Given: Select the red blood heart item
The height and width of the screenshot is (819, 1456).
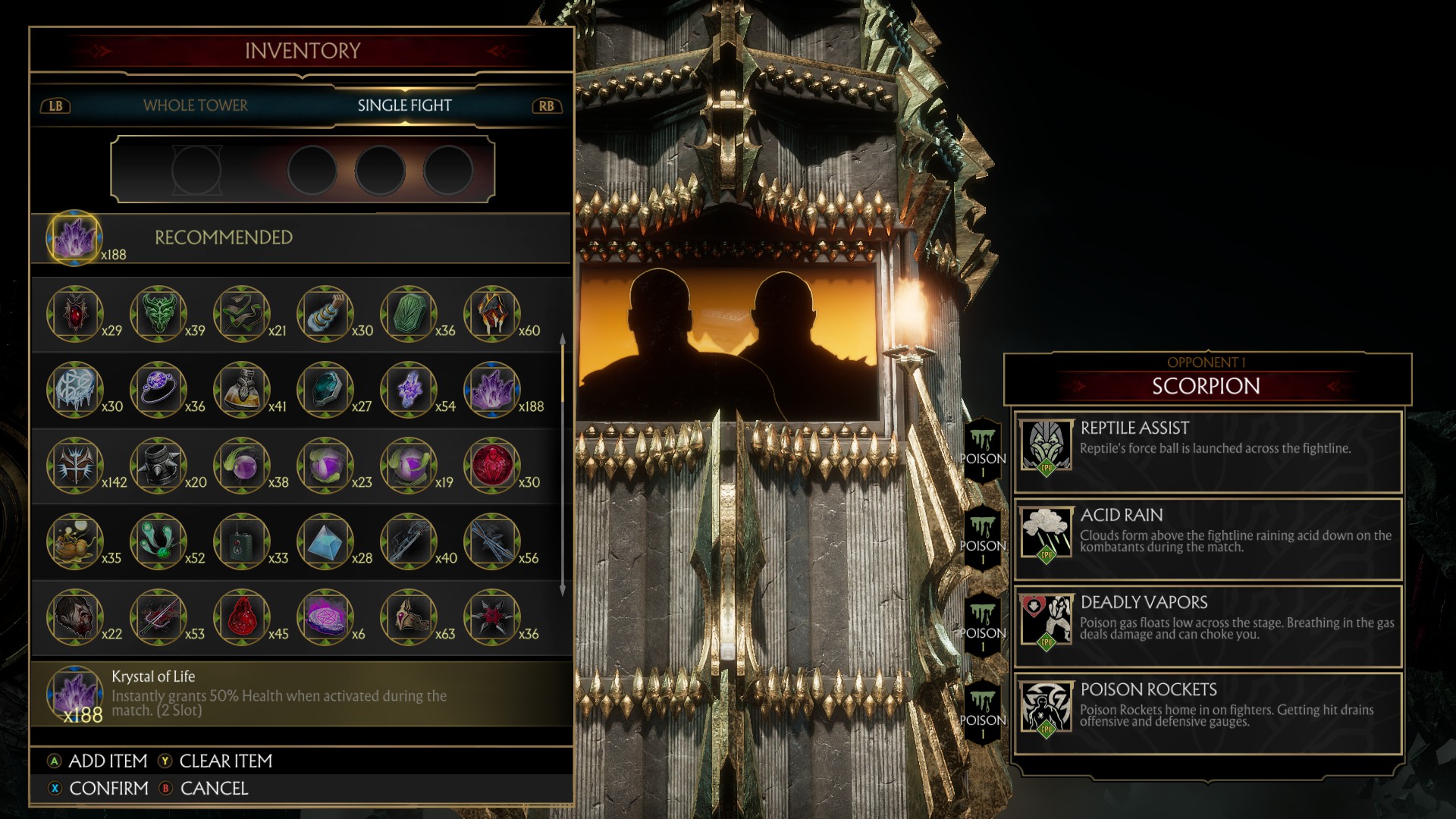Looking at the screenshot, I should coord(242,617).
